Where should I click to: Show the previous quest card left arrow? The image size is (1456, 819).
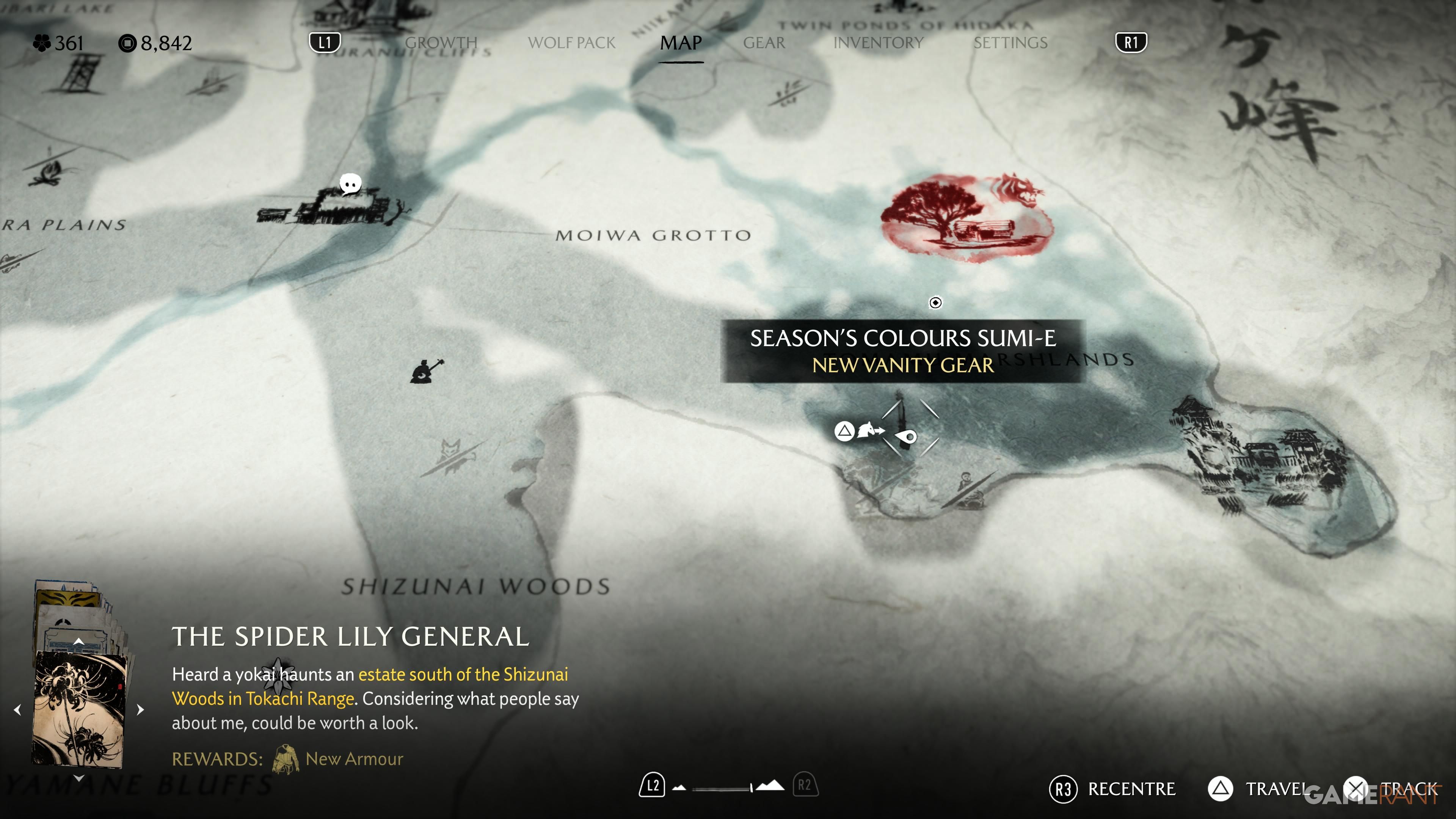click(x=17, y=709)
